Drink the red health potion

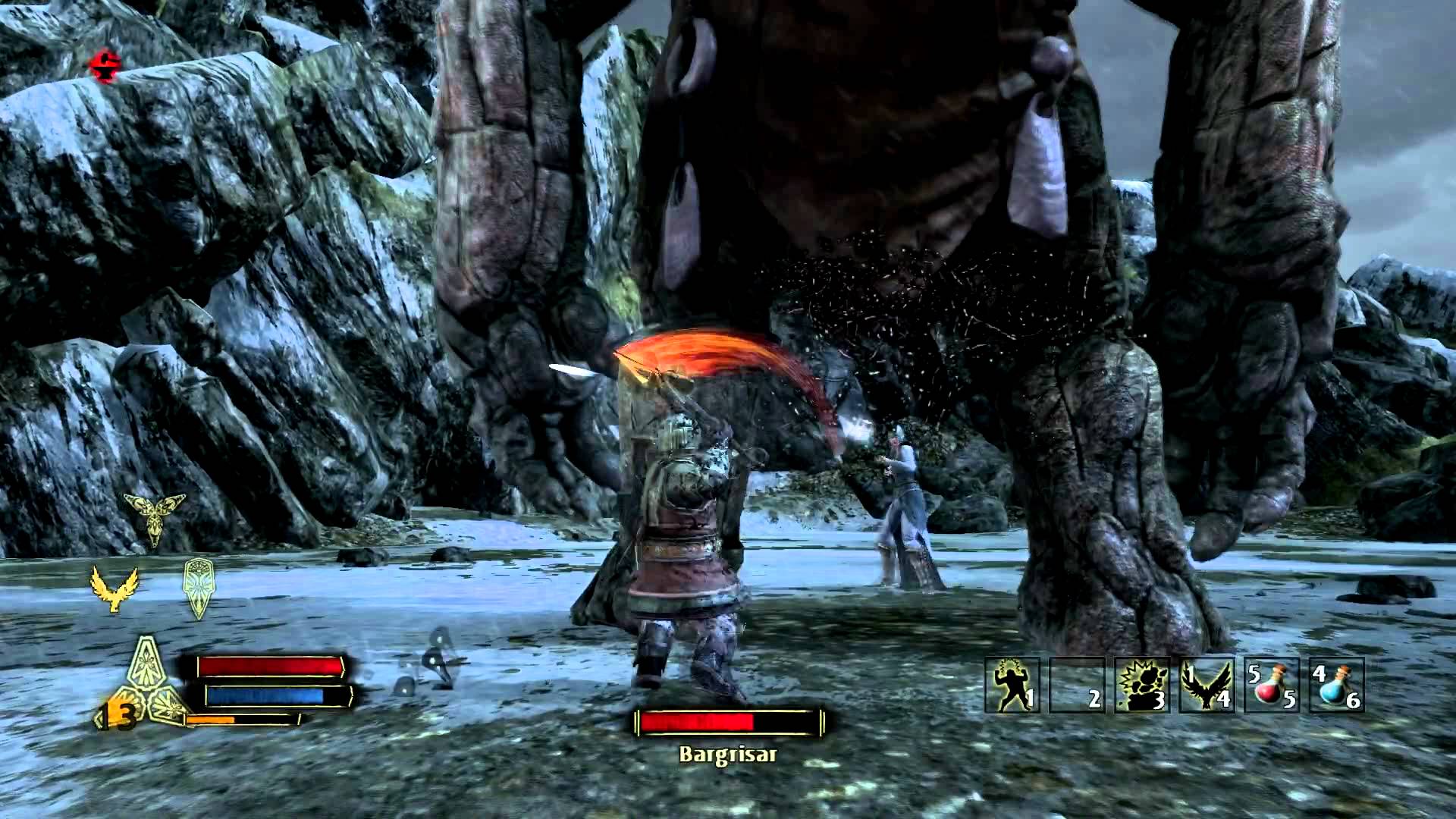tap(1272, 685)
